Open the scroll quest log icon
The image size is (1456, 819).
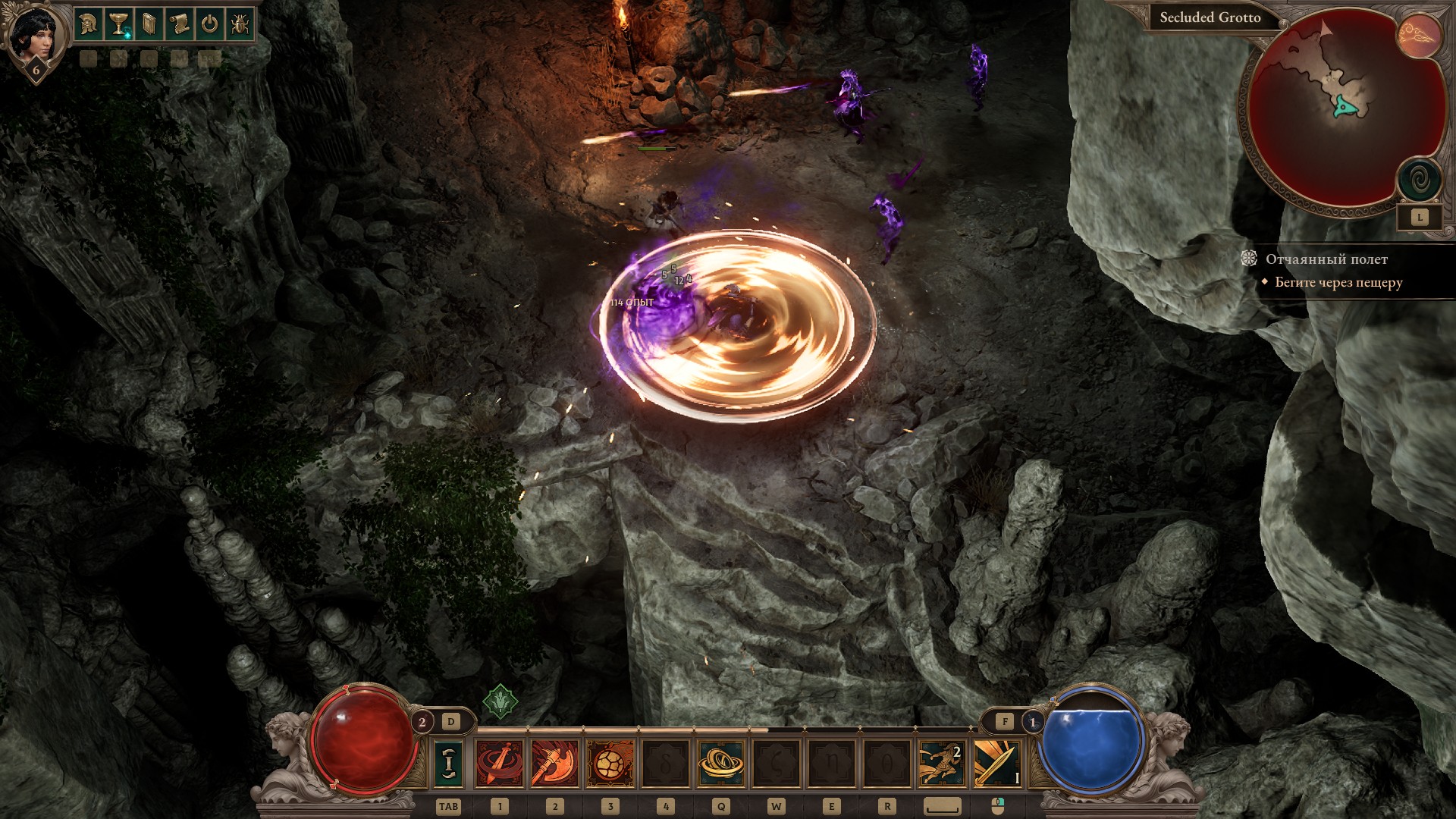coord(179,24)
